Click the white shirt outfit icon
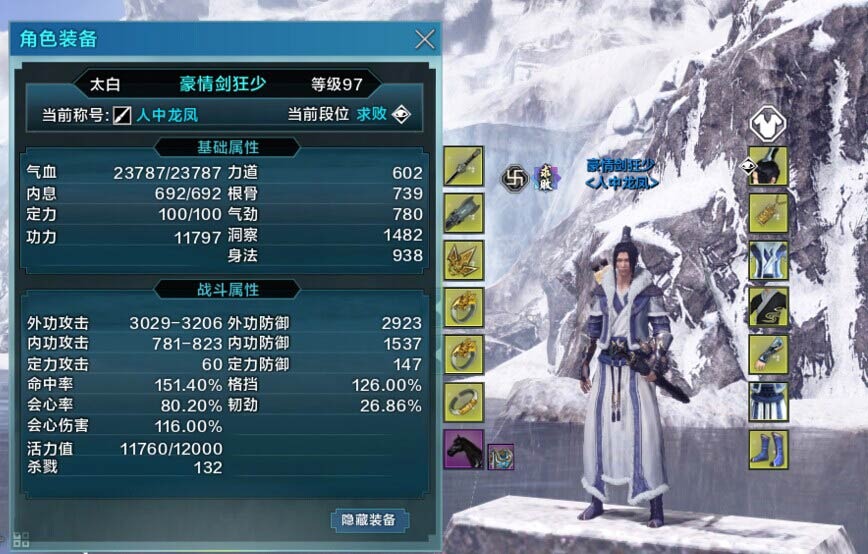 [767, 124]
